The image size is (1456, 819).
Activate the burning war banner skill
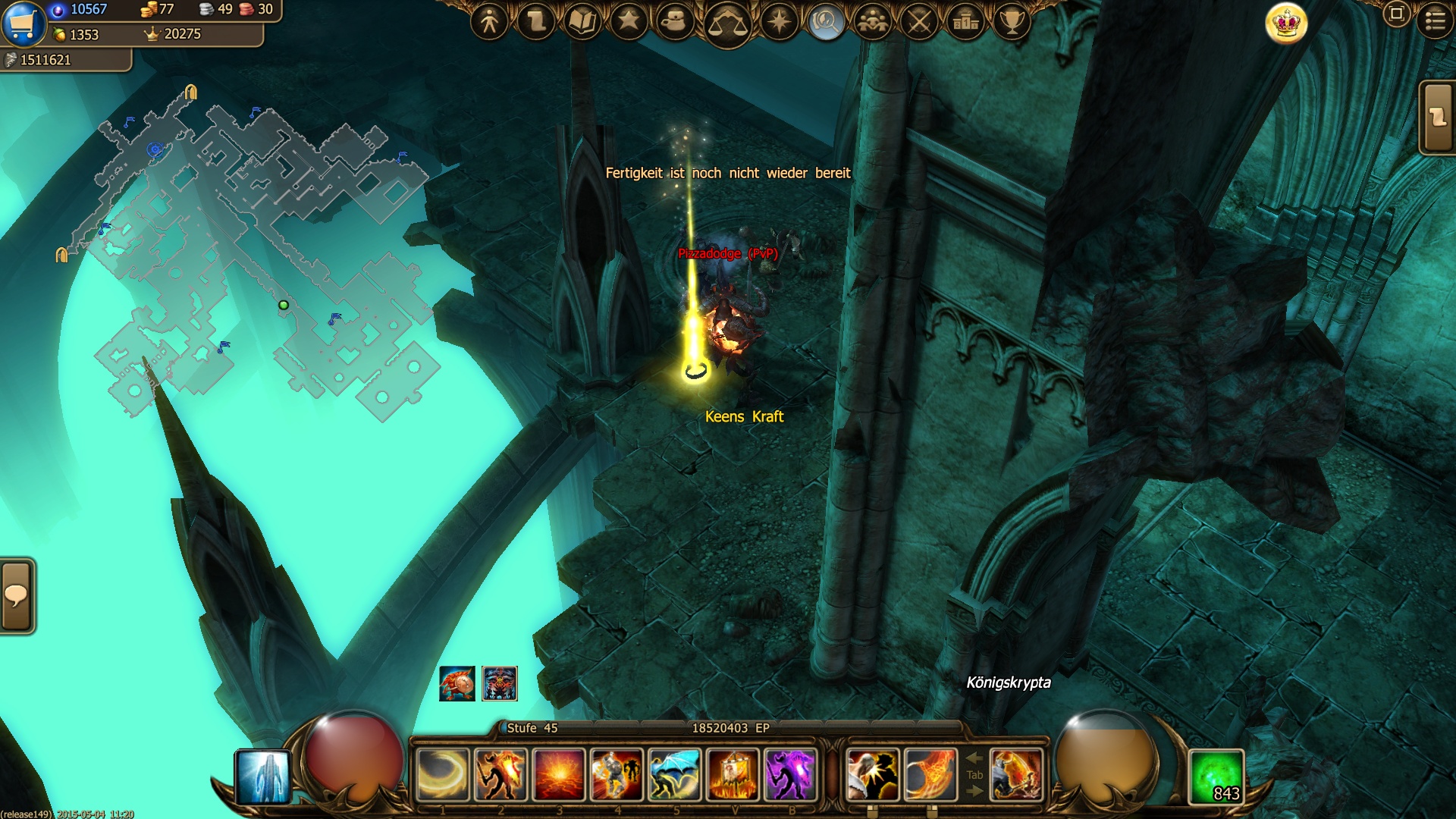(733, 774)
